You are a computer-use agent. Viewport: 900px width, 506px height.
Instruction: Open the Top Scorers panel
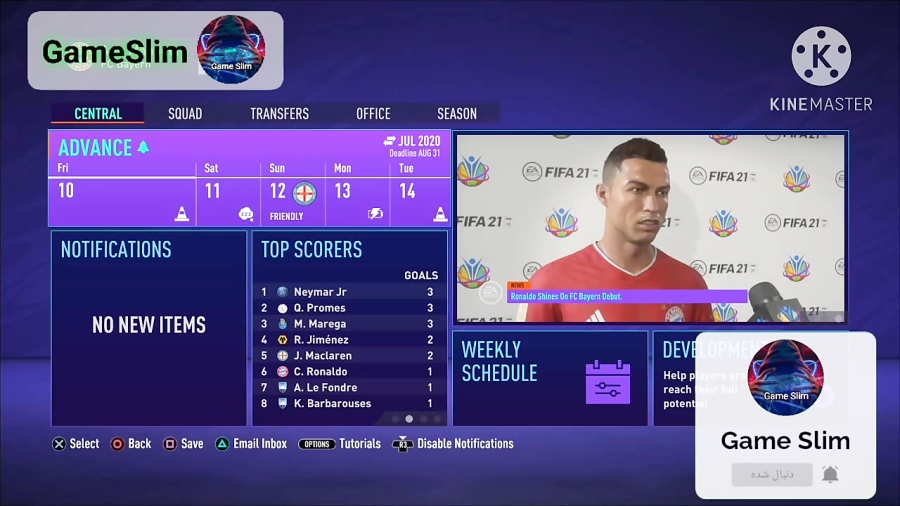349,250
